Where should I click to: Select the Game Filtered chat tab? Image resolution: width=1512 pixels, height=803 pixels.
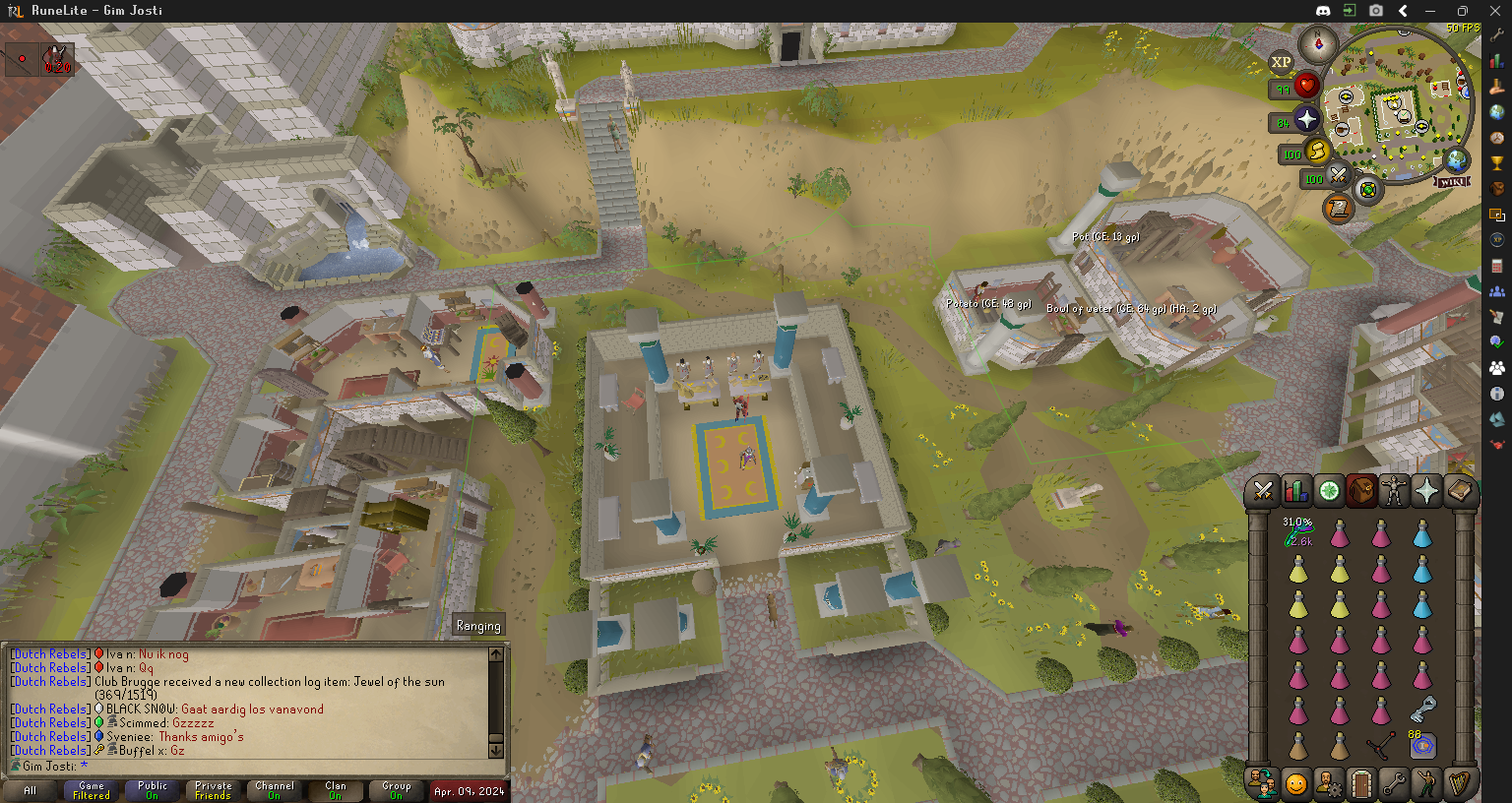(x=92, y=790)
